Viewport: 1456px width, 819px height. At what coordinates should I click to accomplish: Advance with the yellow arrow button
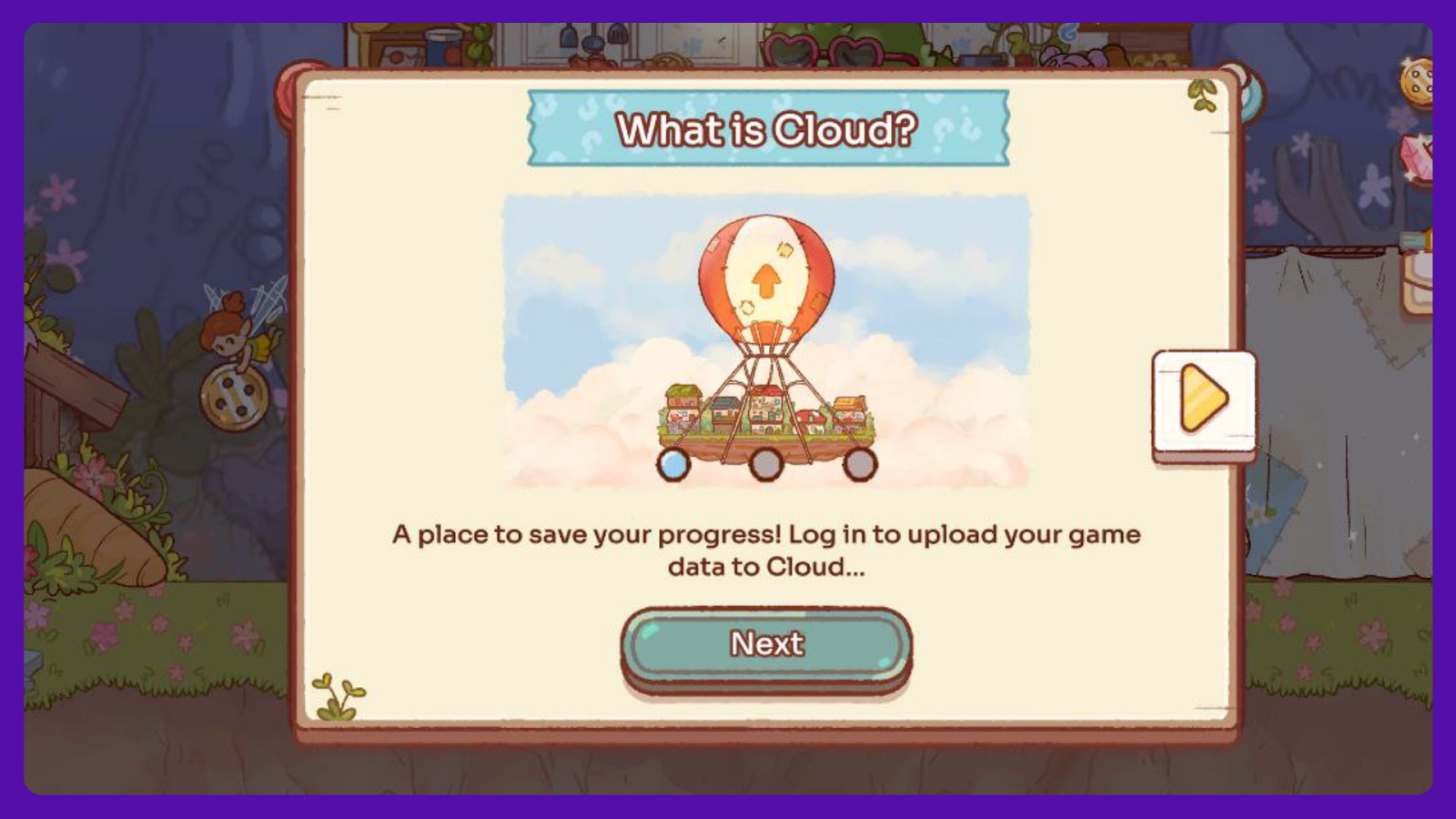tap(1203, 399)
